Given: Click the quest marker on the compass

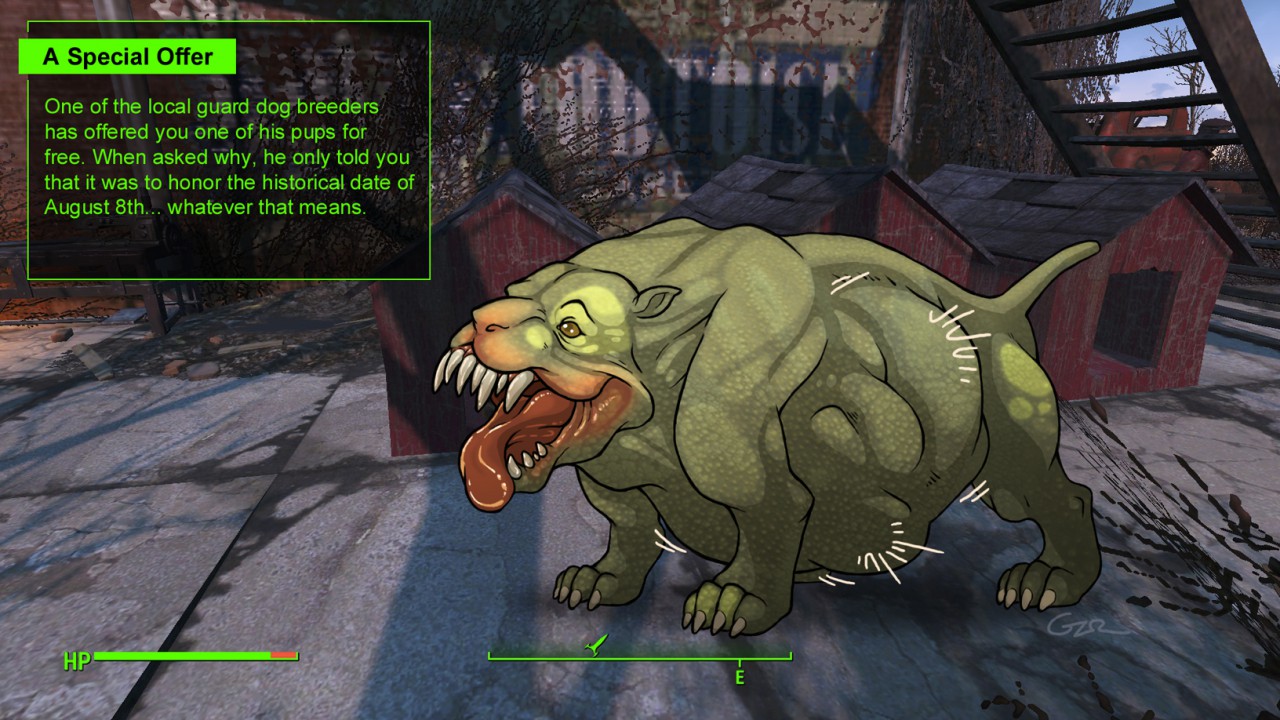Looking at the screenshot, I should [595, 646].
